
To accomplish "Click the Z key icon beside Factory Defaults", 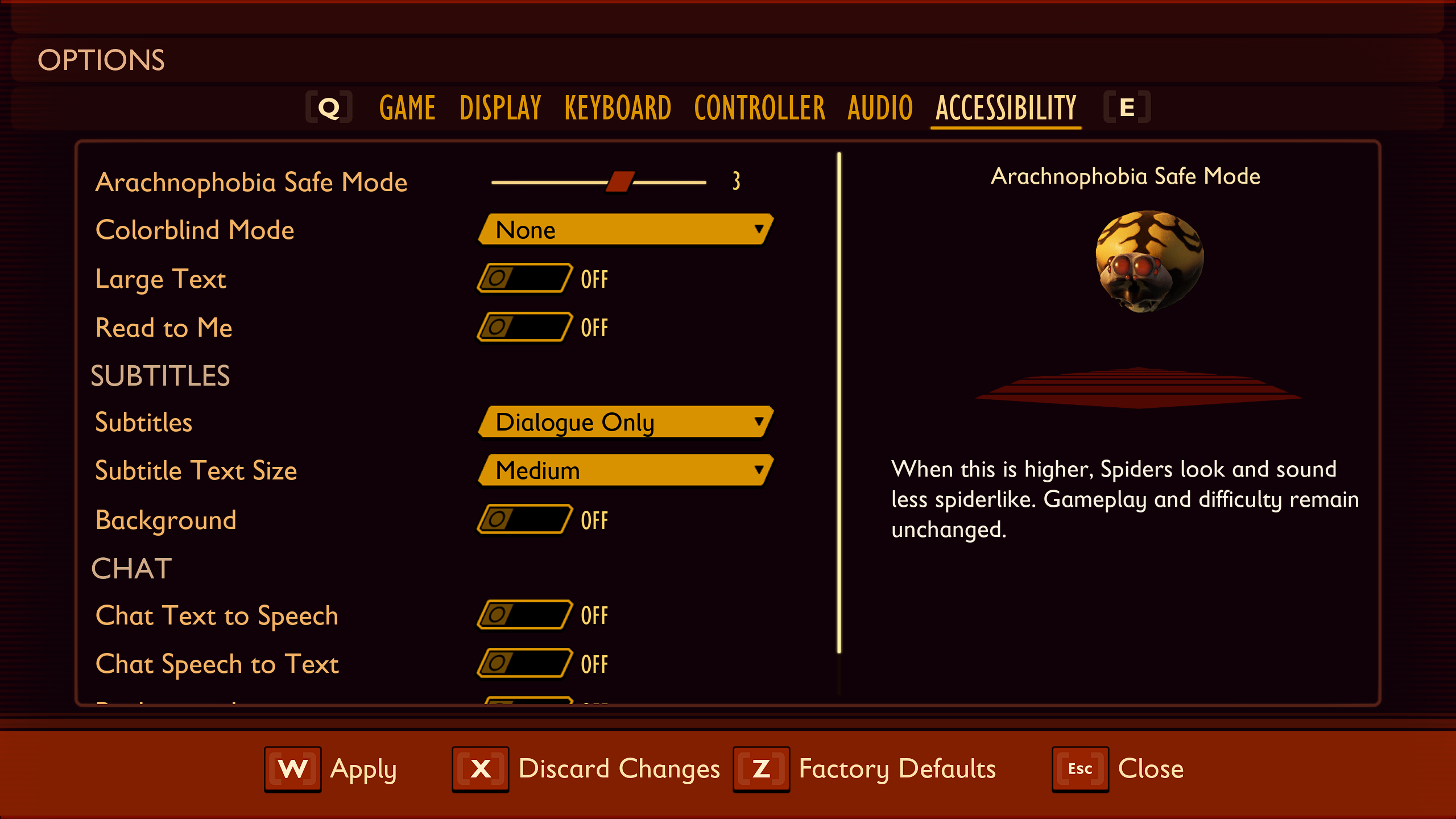I will click(761, 768).
